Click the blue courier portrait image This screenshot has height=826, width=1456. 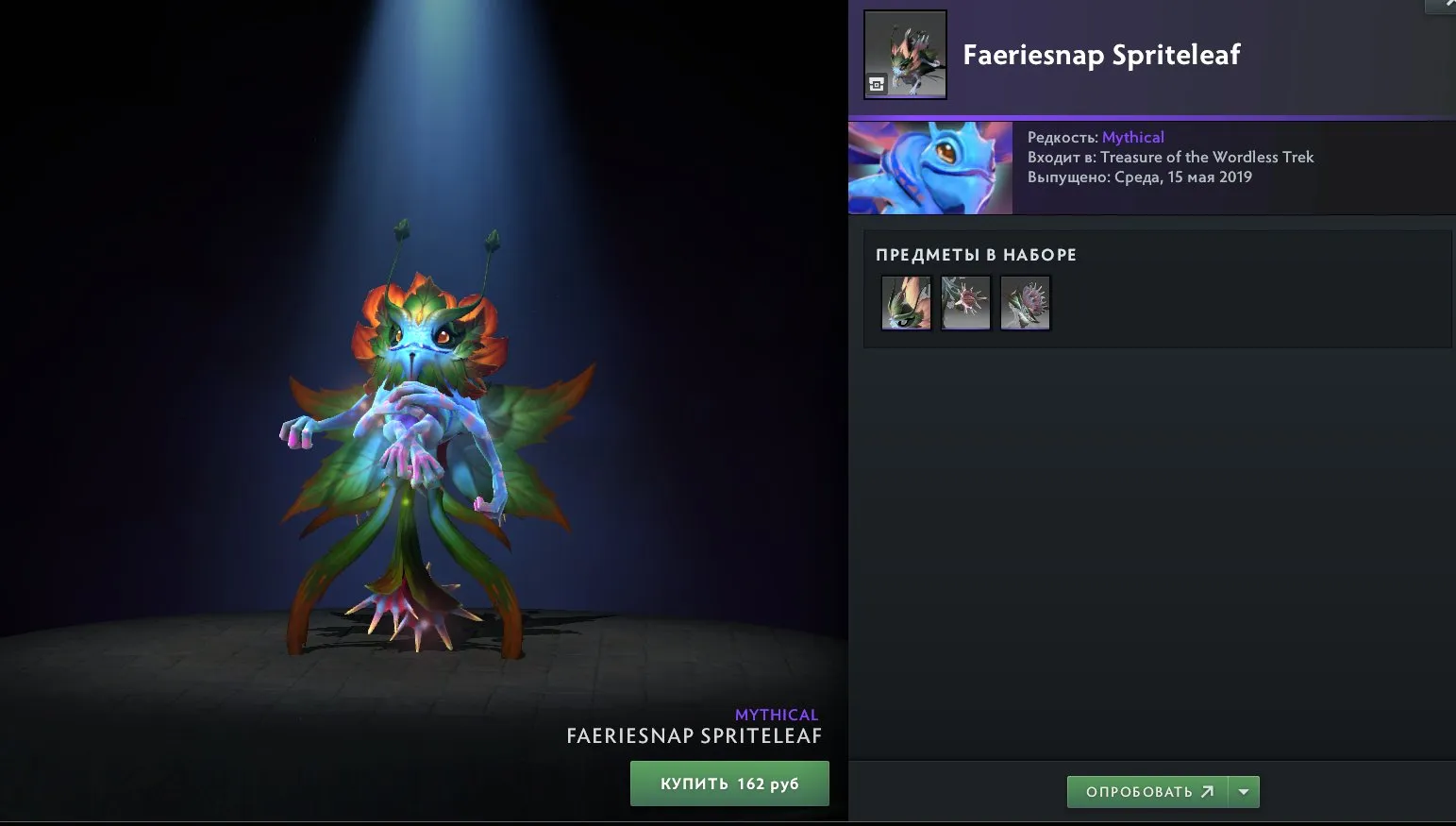(929, 167)
